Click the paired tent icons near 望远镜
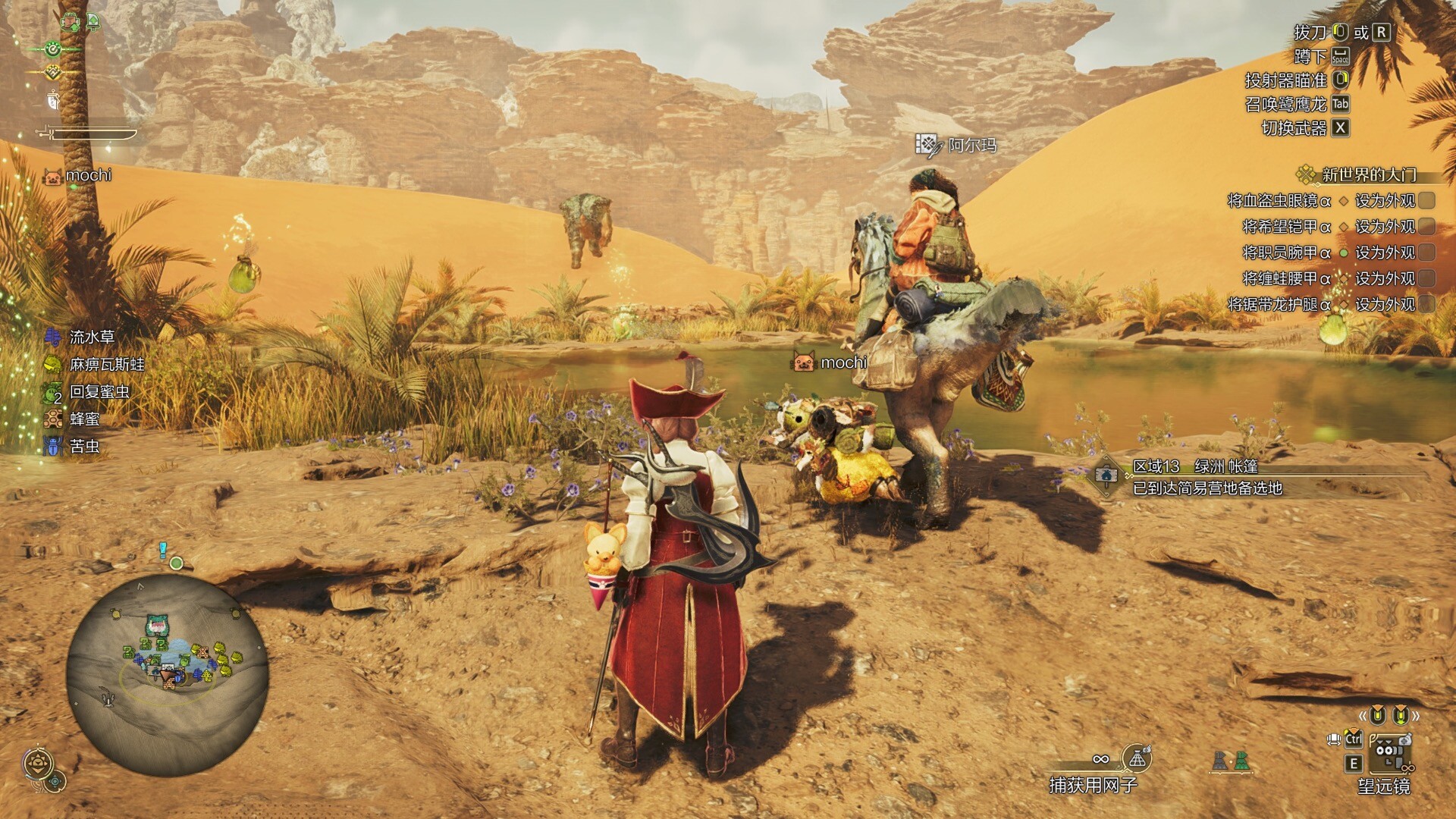This screenshot has height=819, width=1456. click(x=1230, y=761)
